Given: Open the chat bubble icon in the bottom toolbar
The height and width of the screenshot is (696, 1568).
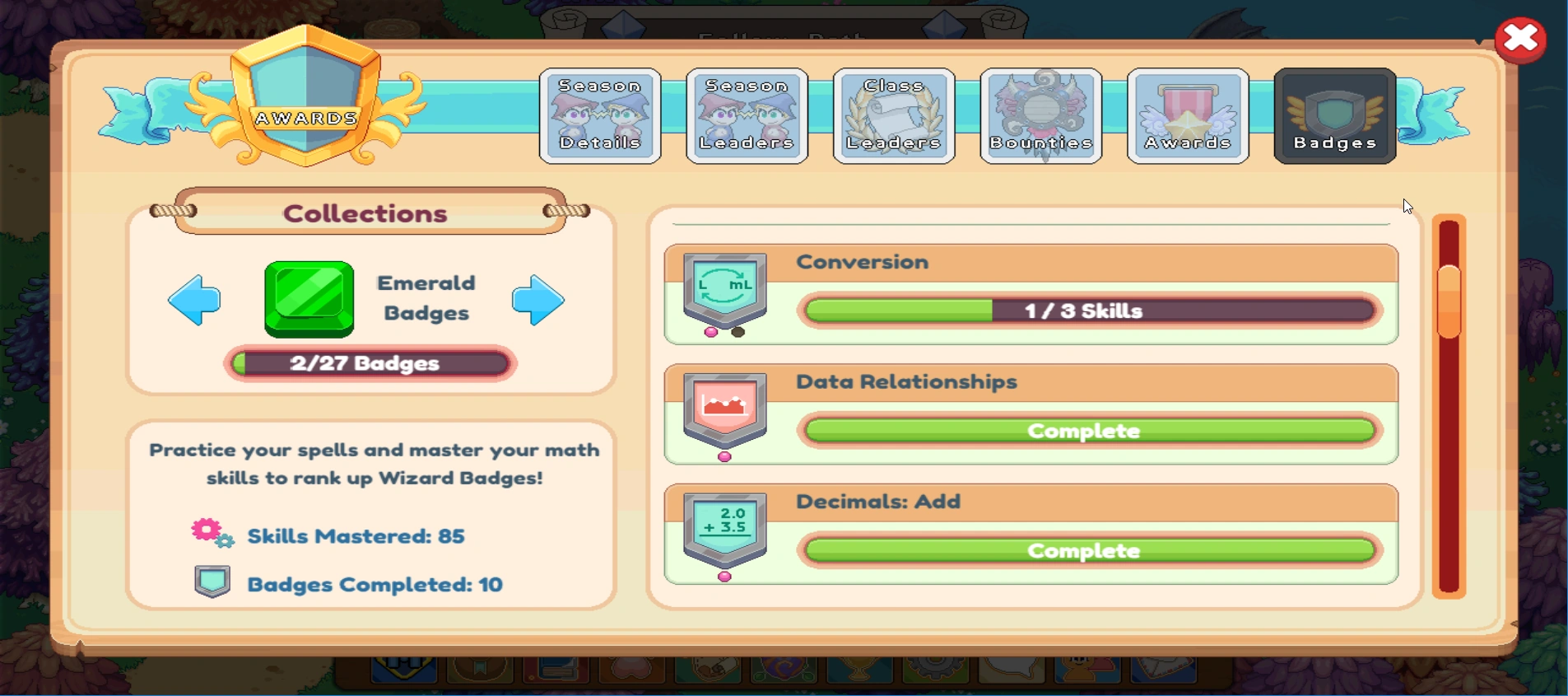Looking at the screenshot, I should pos(1010,680).
